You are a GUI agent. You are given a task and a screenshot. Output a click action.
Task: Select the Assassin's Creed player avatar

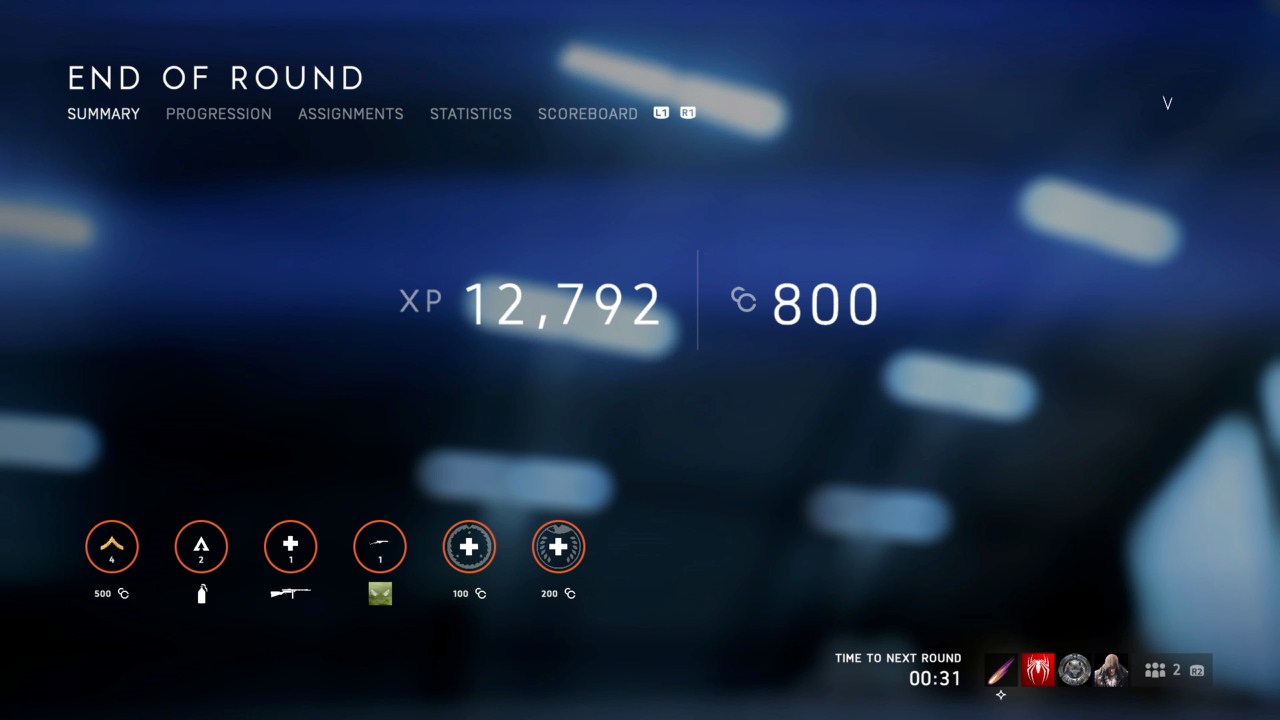(1111, 670)
